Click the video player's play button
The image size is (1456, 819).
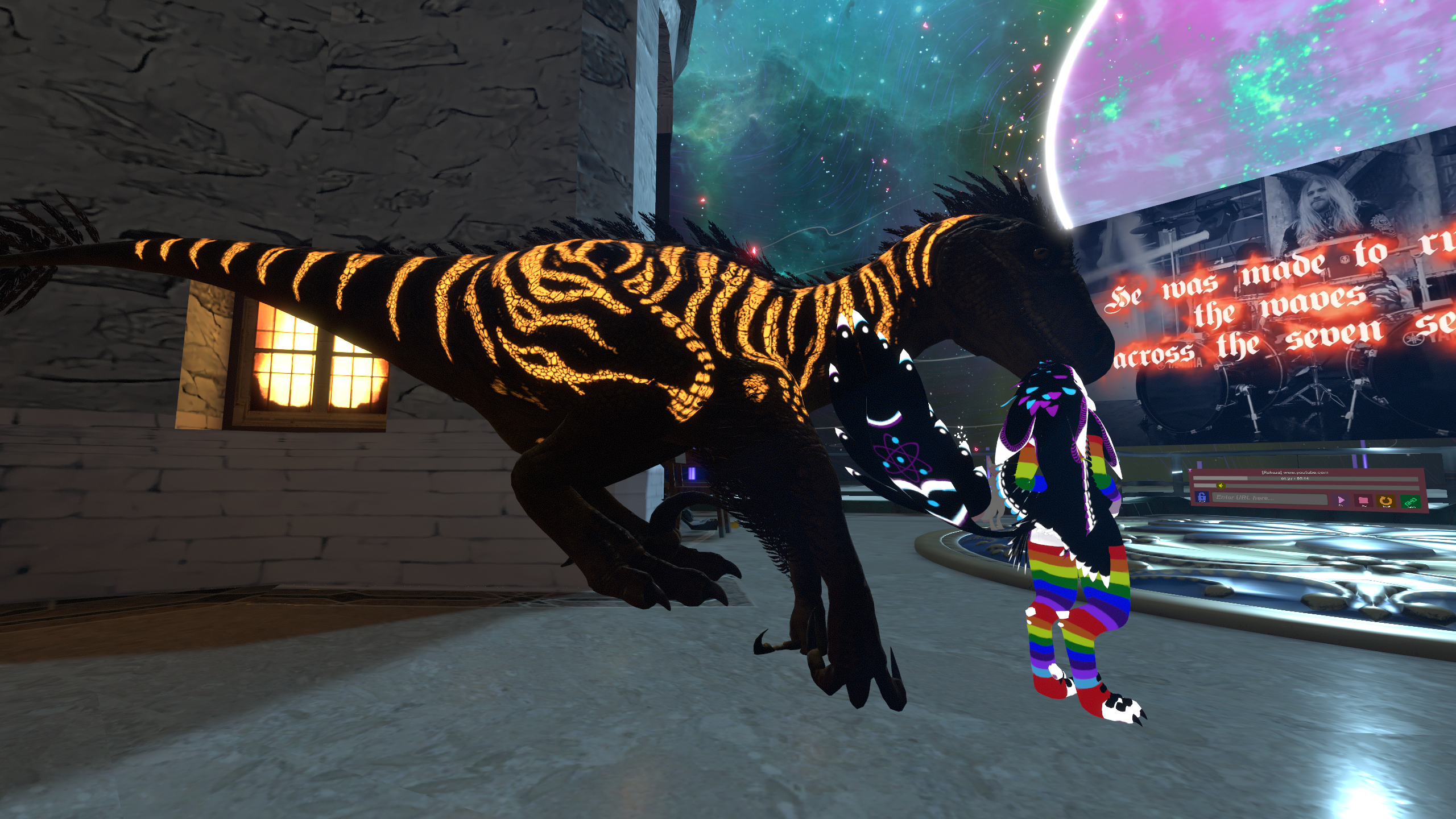1341,500
